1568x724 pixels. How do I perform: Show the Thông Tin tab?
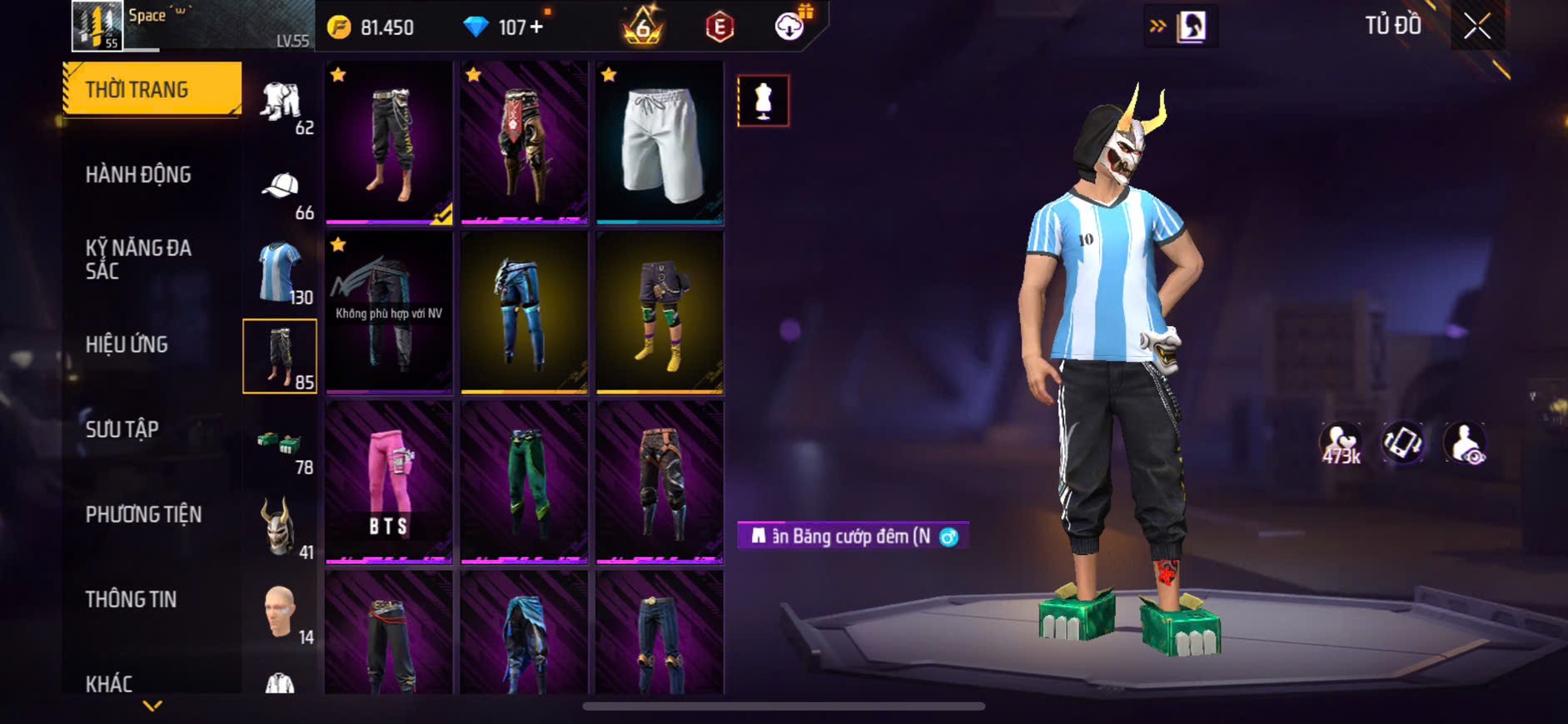pyautogui.click(x=131, y=599)
